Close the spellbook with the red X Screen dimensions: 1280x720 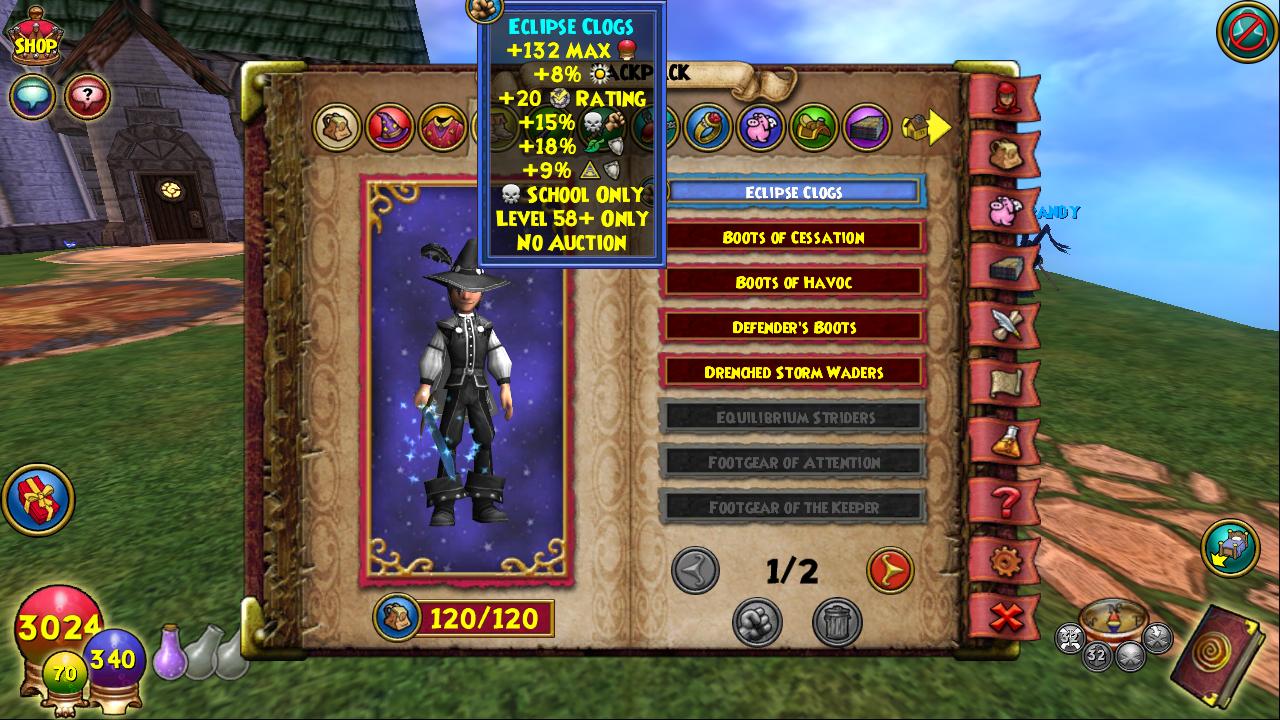[x=1004, y=617]
